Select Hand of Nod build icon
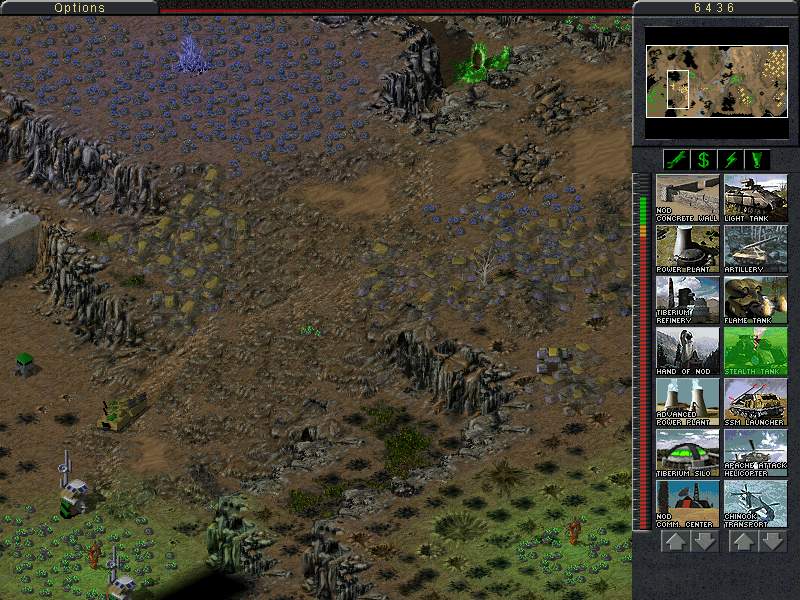Image resolution: width=800 pixels, height=600 pixels. click(x=687, y=350)
